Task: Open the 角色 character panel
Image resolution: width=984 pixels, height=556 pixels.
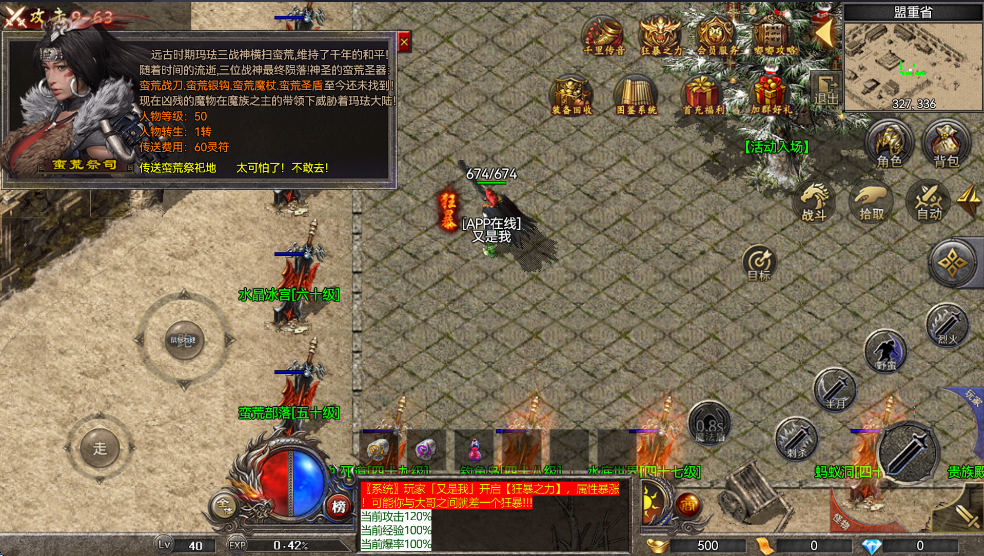Action: point(888,144)
